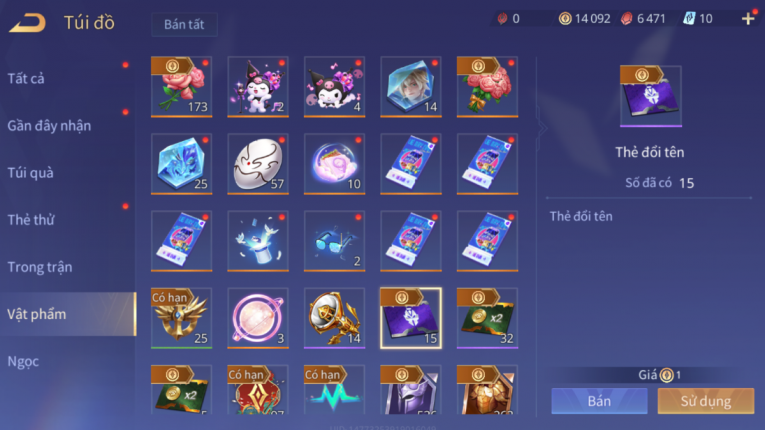Select the hero portrait item with 14
This screenshot has width=765, height=430.
click(411, 87)
